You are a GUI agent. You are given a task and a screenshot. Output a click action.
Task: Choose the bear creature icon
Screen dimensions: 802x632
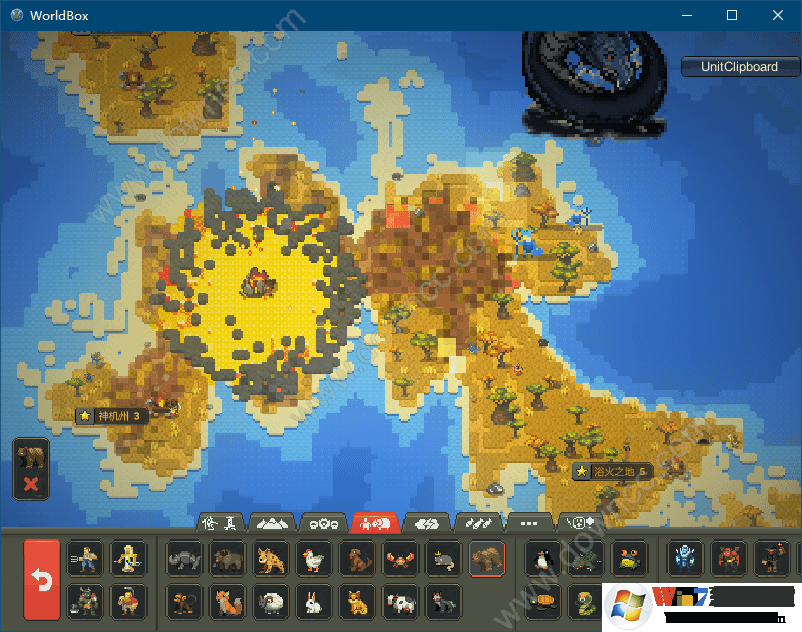pos(487,559)
